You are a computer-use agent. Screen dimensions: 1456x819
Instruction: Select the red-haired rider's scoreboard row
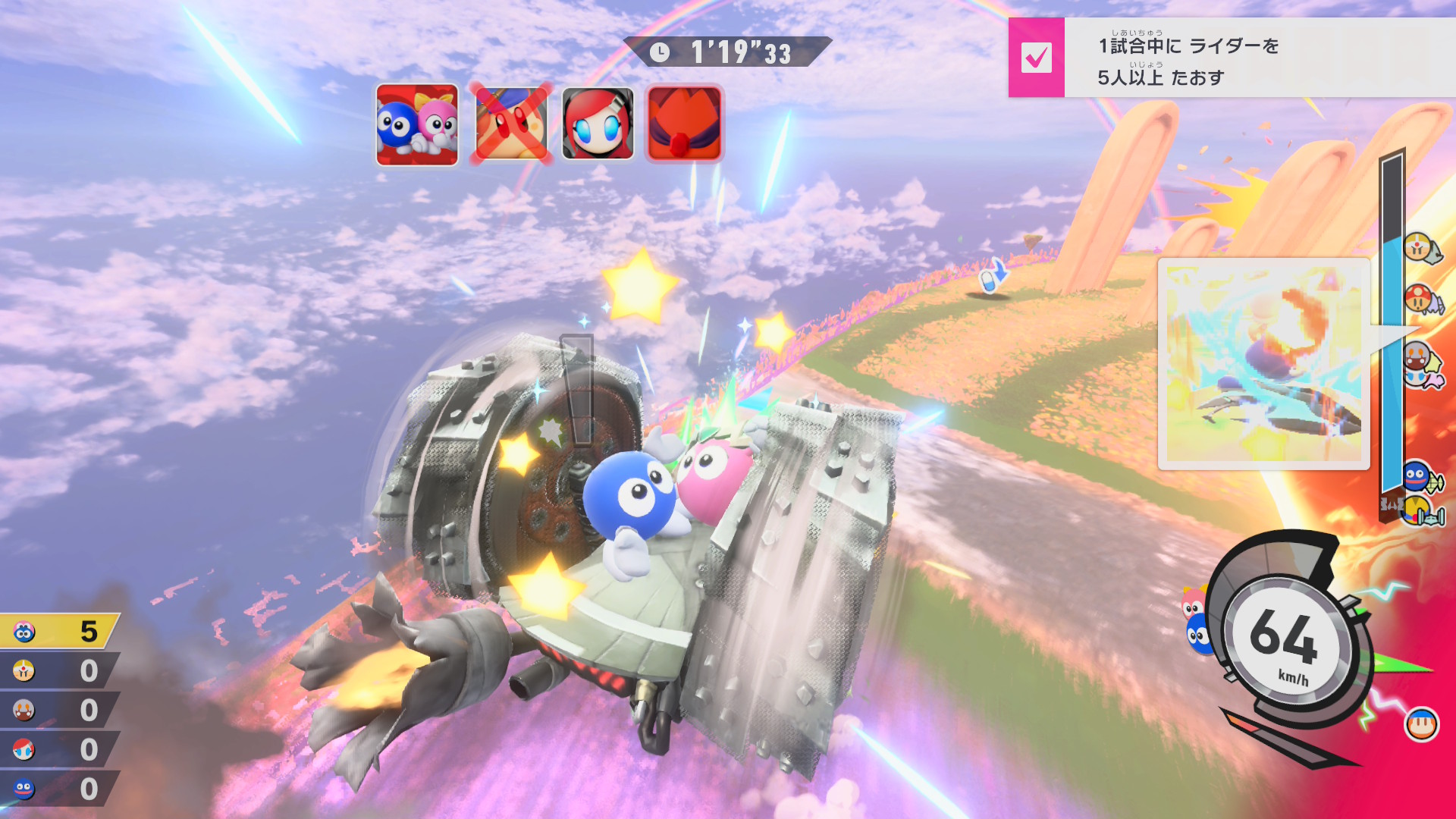[x=59, y=750]
